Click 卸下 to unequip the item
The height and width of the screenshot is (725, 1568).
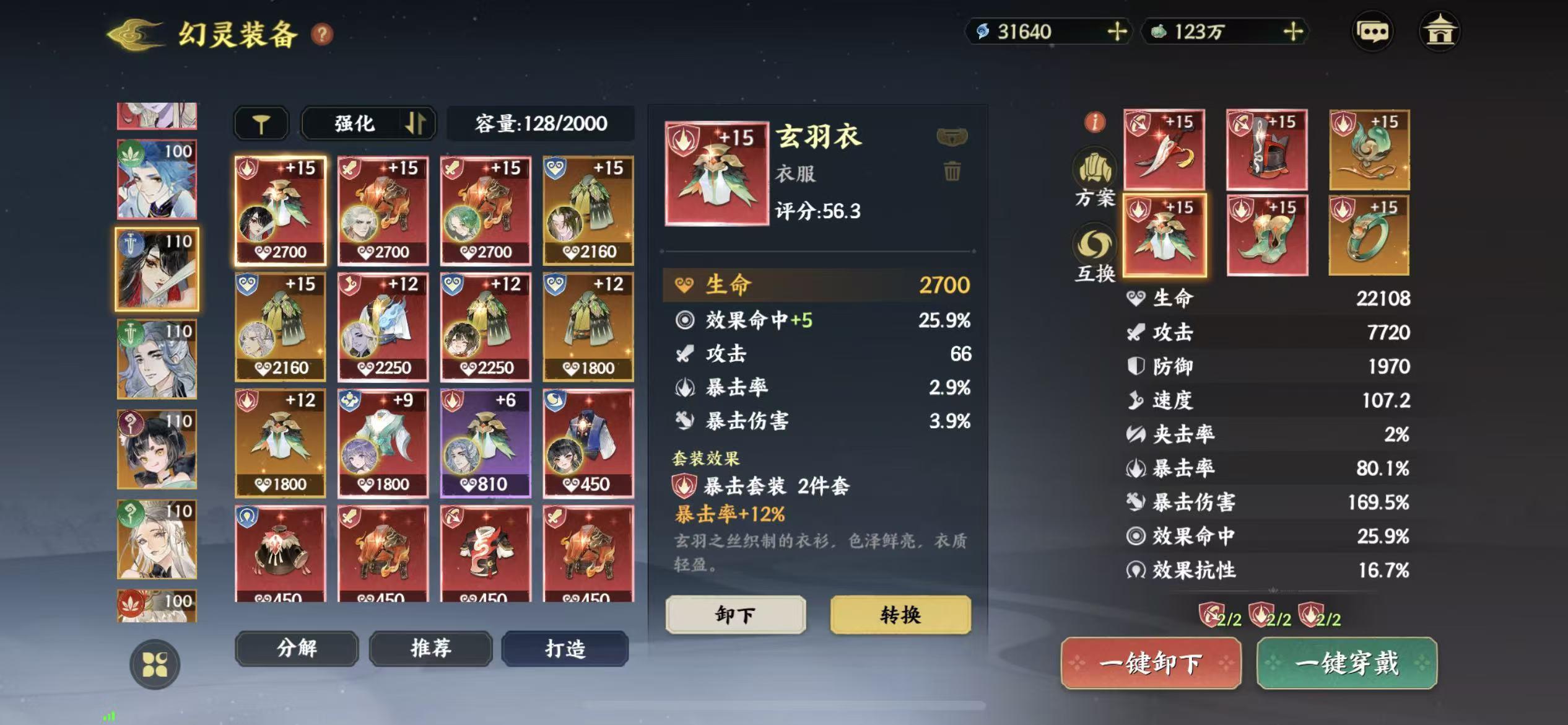pyautogui.click(x=735, y=615)
